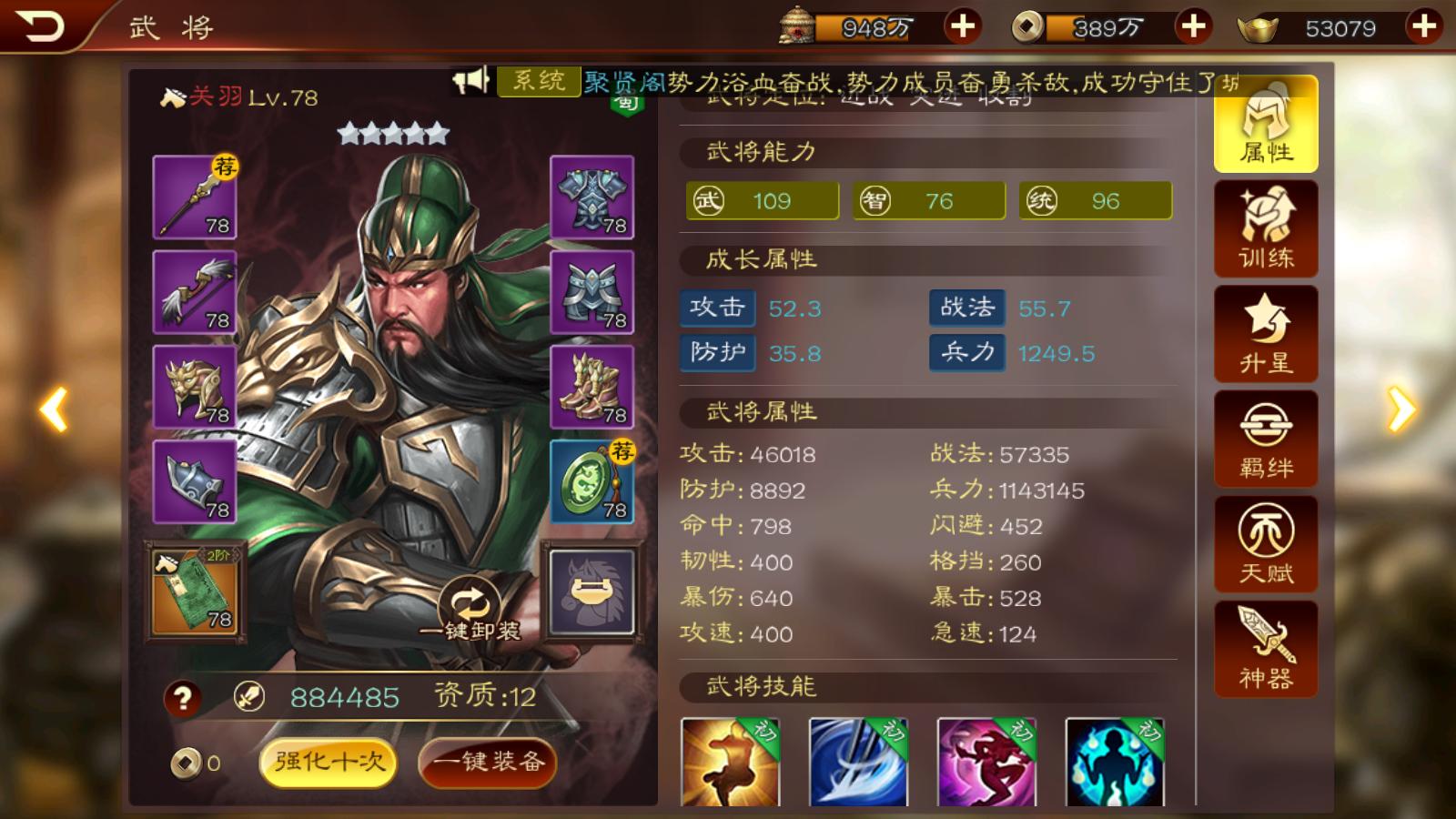The width and height of the screenshot is (1456, 819).
Task: Open the horse mount slot
Action: [593, 590]
